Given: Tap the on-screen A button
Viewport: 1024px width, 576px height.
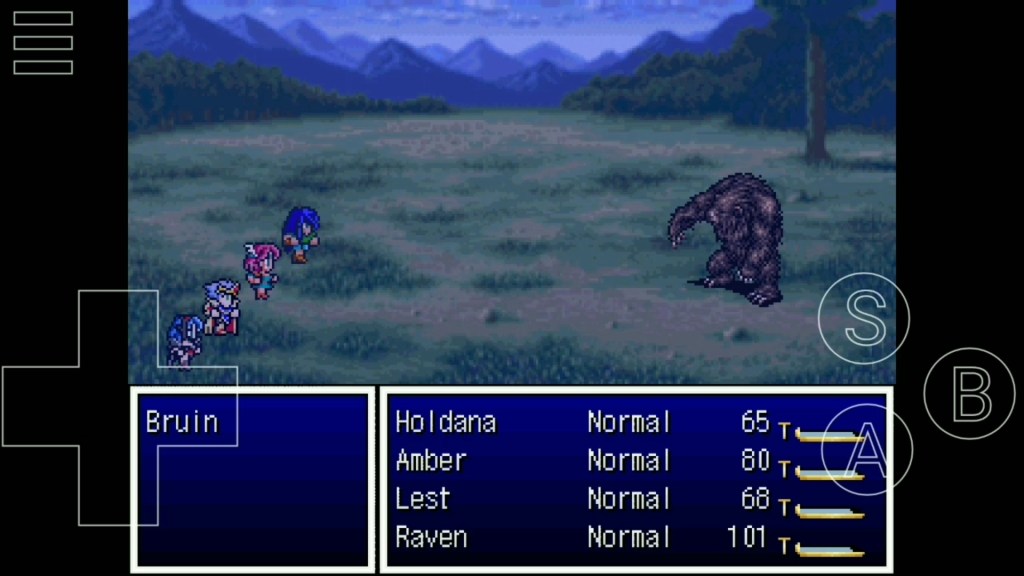Looking at the screenshot, I should (x=866, y=450).
